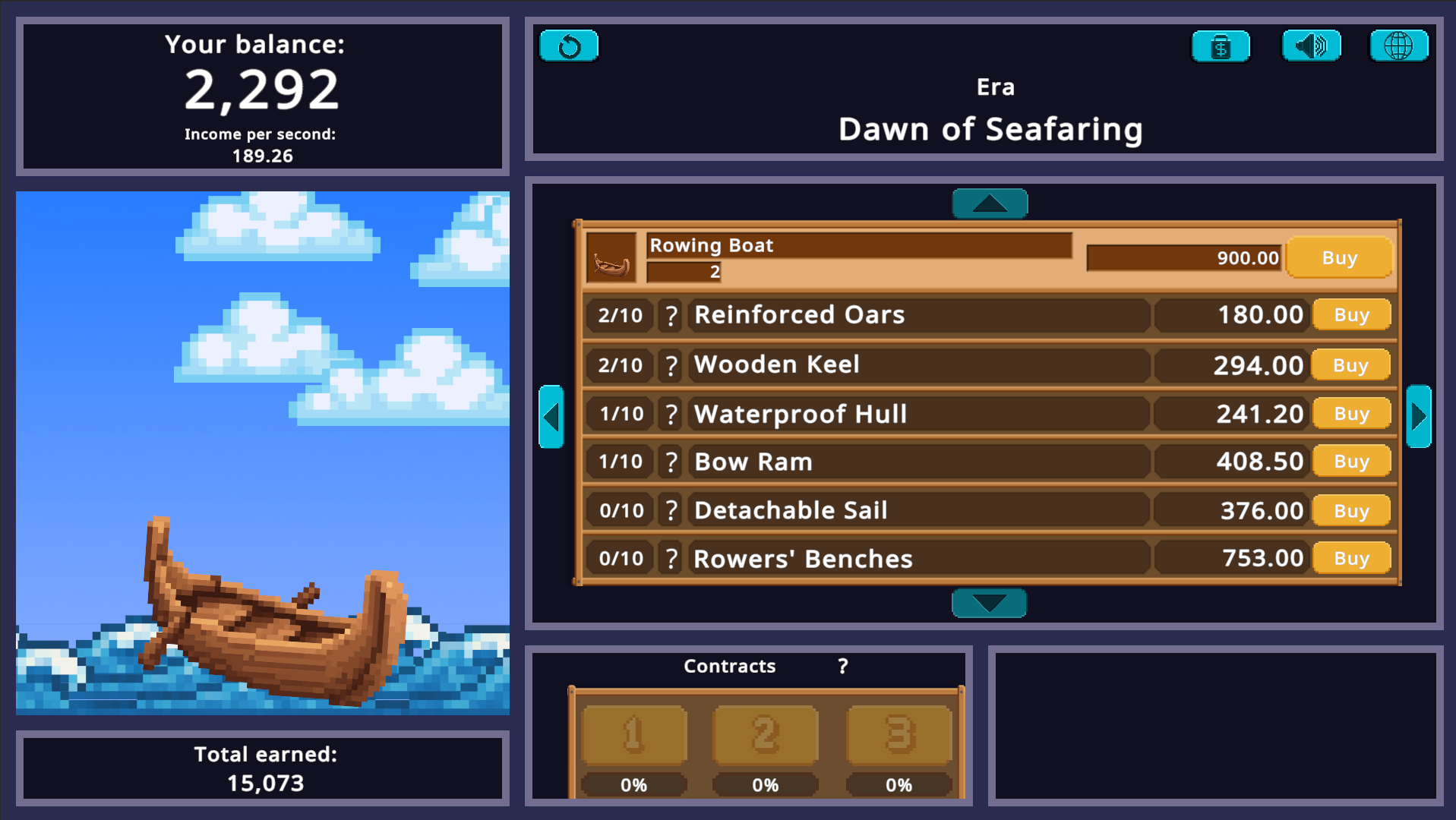Screen dimensions: 1456x820
Task: Open contract slot 3
Action: tap(899, 733)
